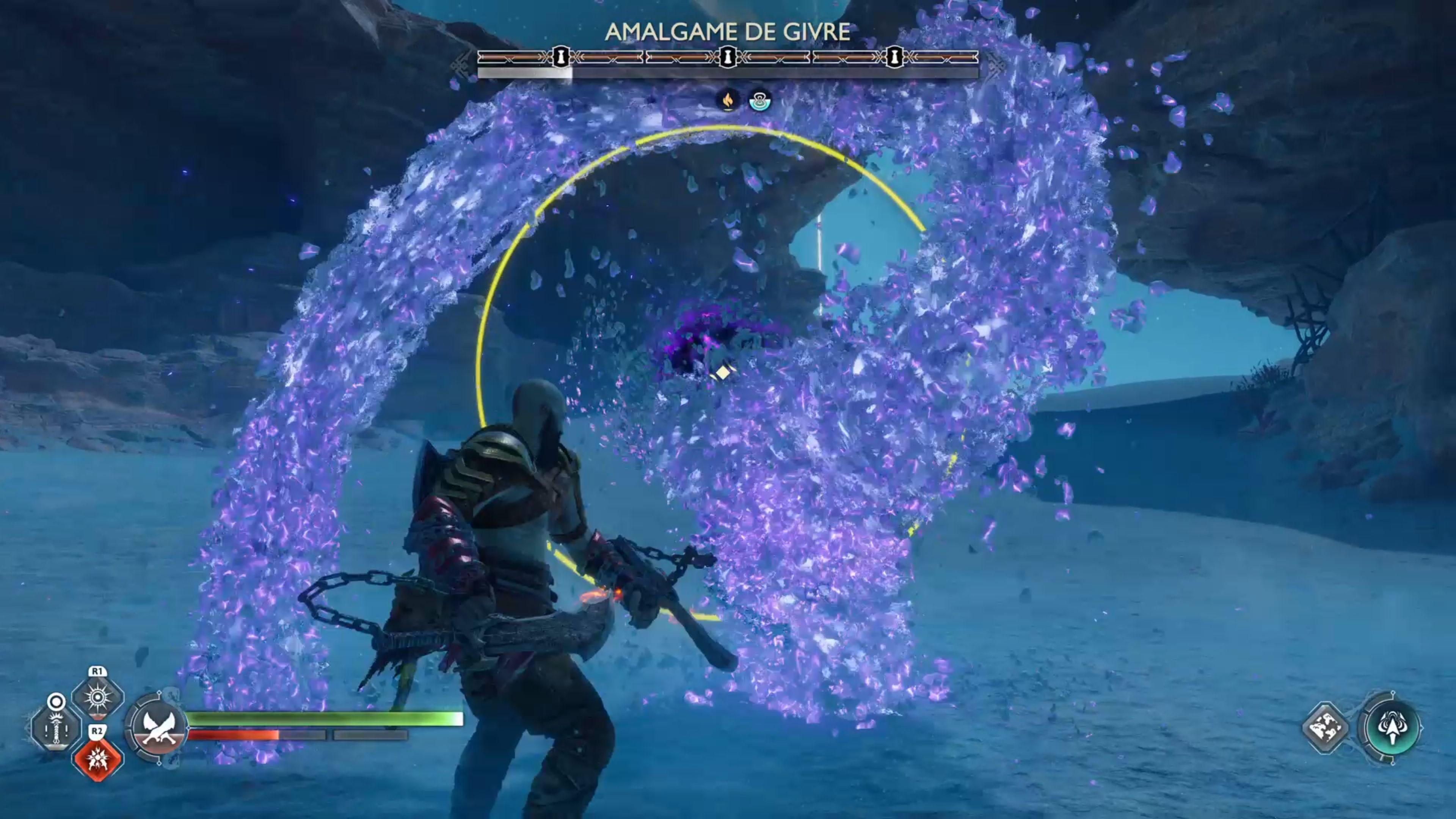1456x819 pixels.
Task: Click the teal cooldown status icon beside the flame
Action: (759, 102)
